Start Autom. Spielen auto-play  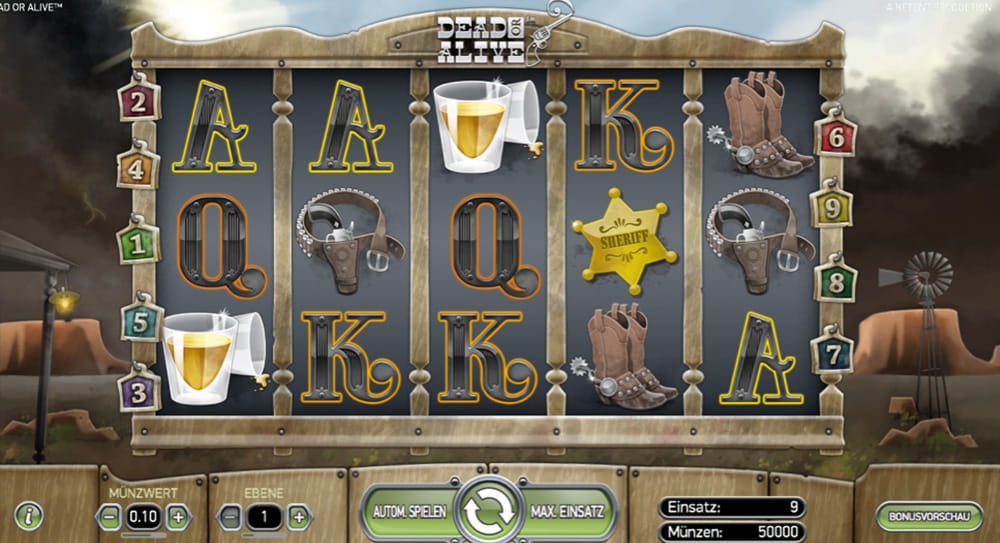408,512
